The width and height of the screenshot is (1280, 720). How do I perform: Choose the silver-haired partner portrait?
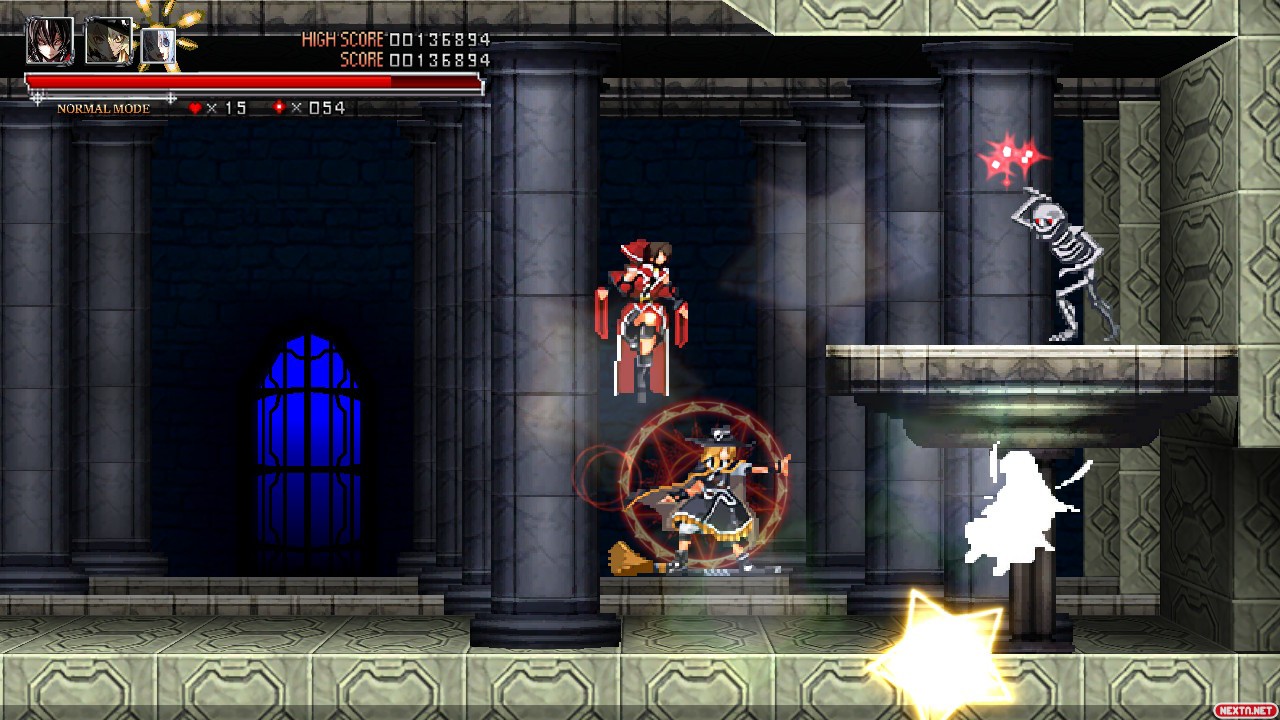click(158, 46)
